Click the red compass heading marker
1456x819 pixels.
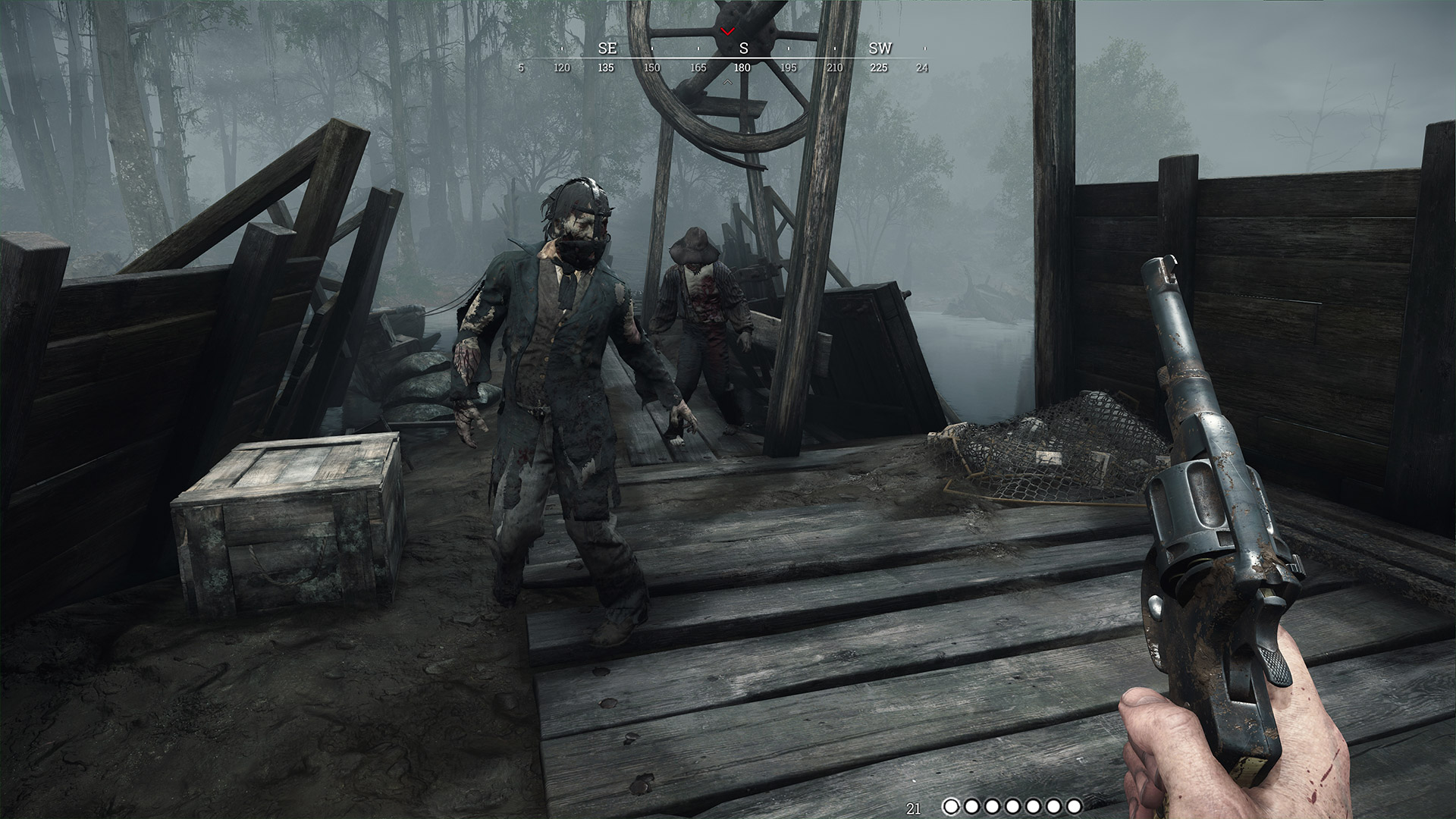coord(727,32)
